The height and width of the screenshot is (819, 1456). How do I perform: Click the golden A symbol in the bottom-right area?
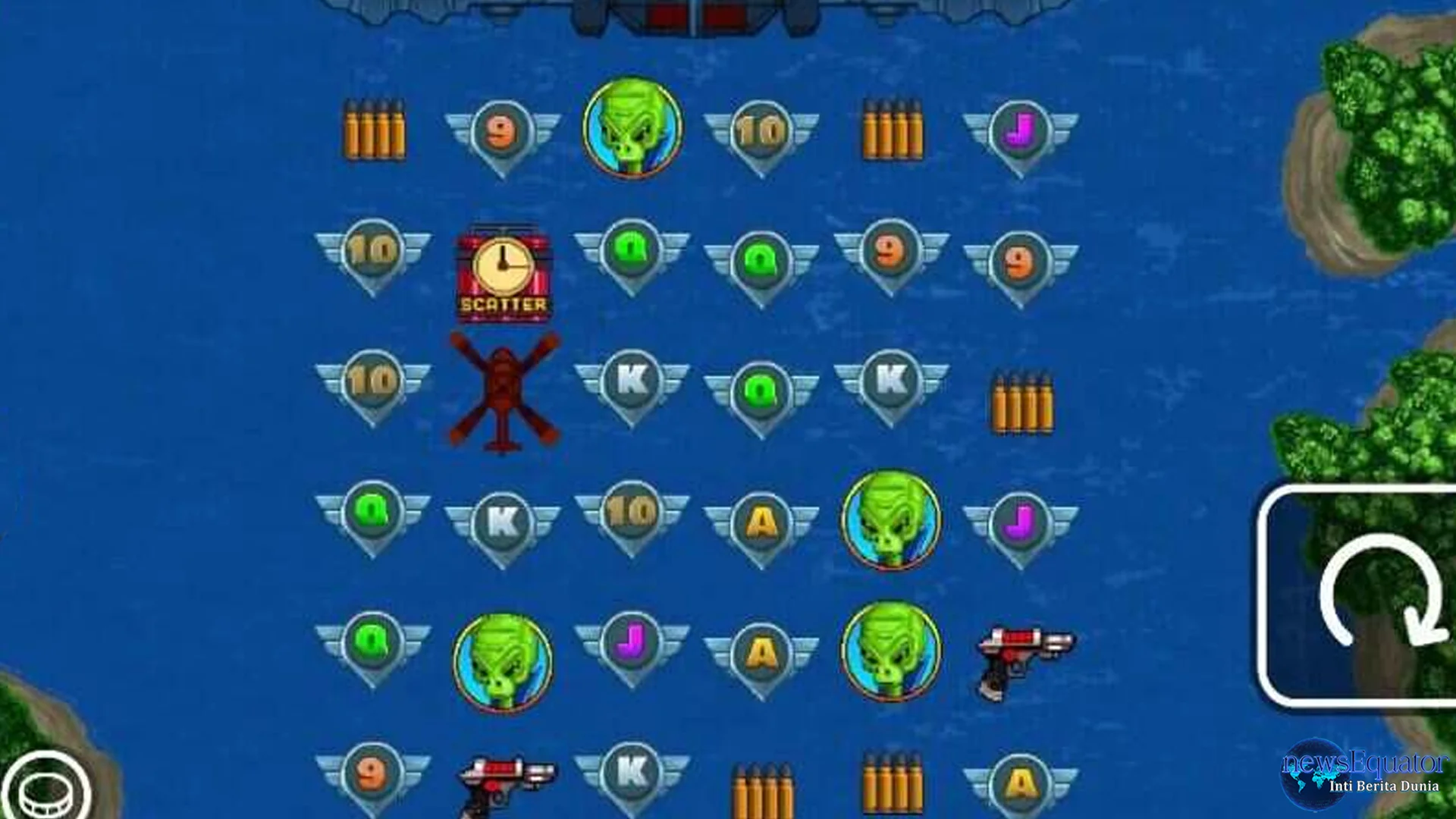1020,773
